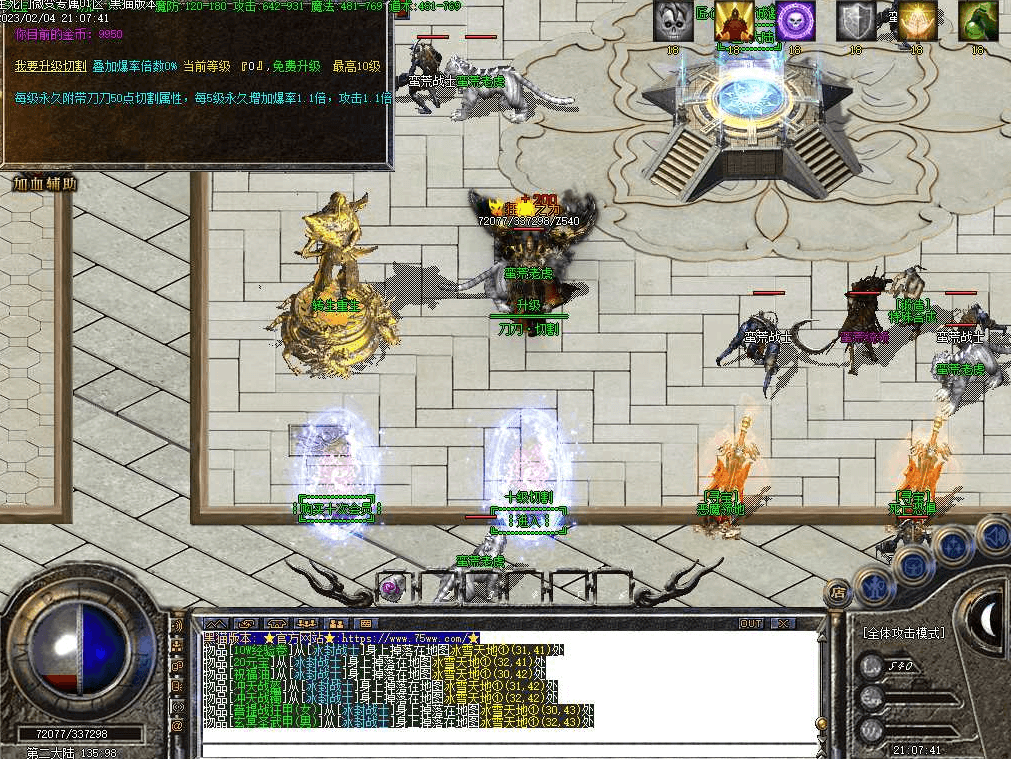Click the underlined 我要升级切割 dialogue link

pyautogui.click(x=49, y=66)
